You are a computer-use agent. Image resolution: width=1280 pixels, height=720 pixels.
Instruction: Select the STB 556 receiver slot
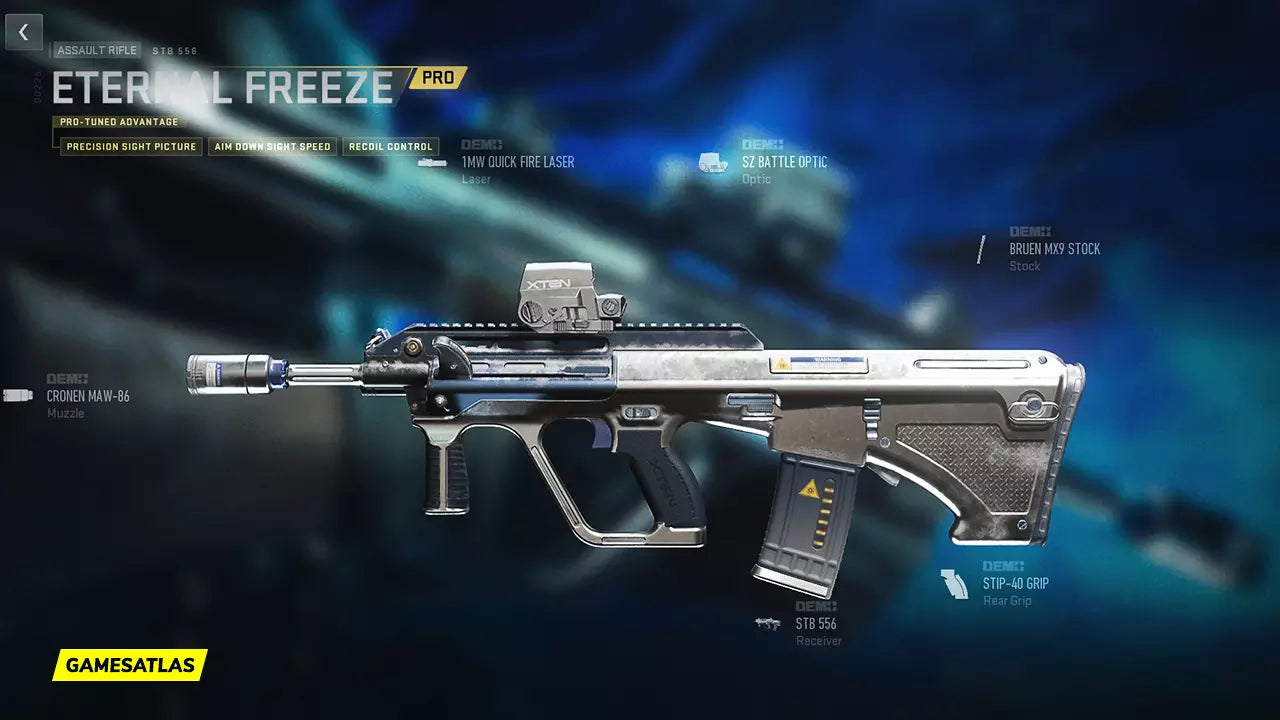coord(816,624)
